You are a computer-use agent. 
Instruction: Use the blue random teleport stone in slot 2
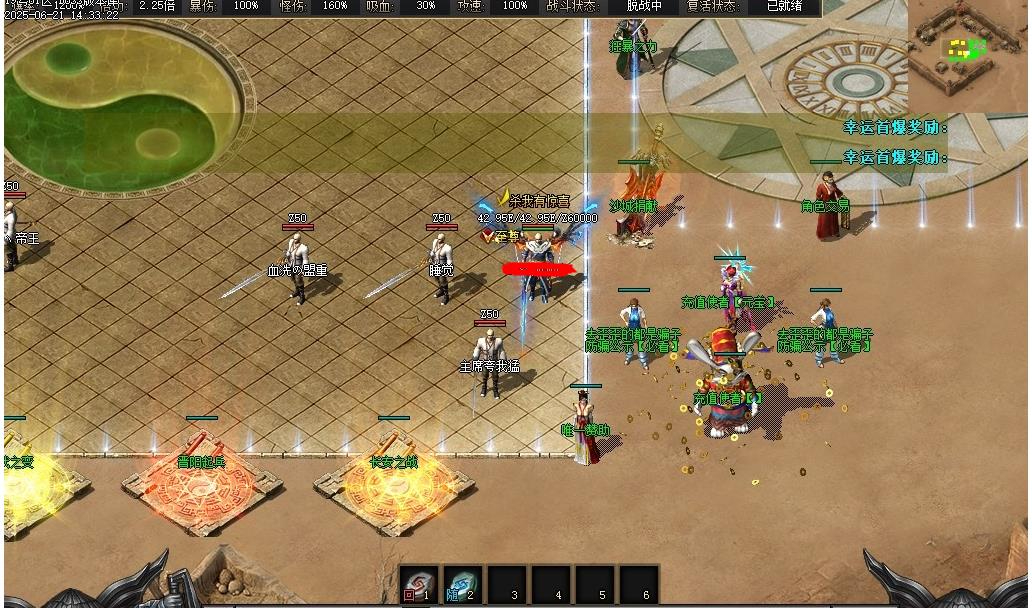461,584
